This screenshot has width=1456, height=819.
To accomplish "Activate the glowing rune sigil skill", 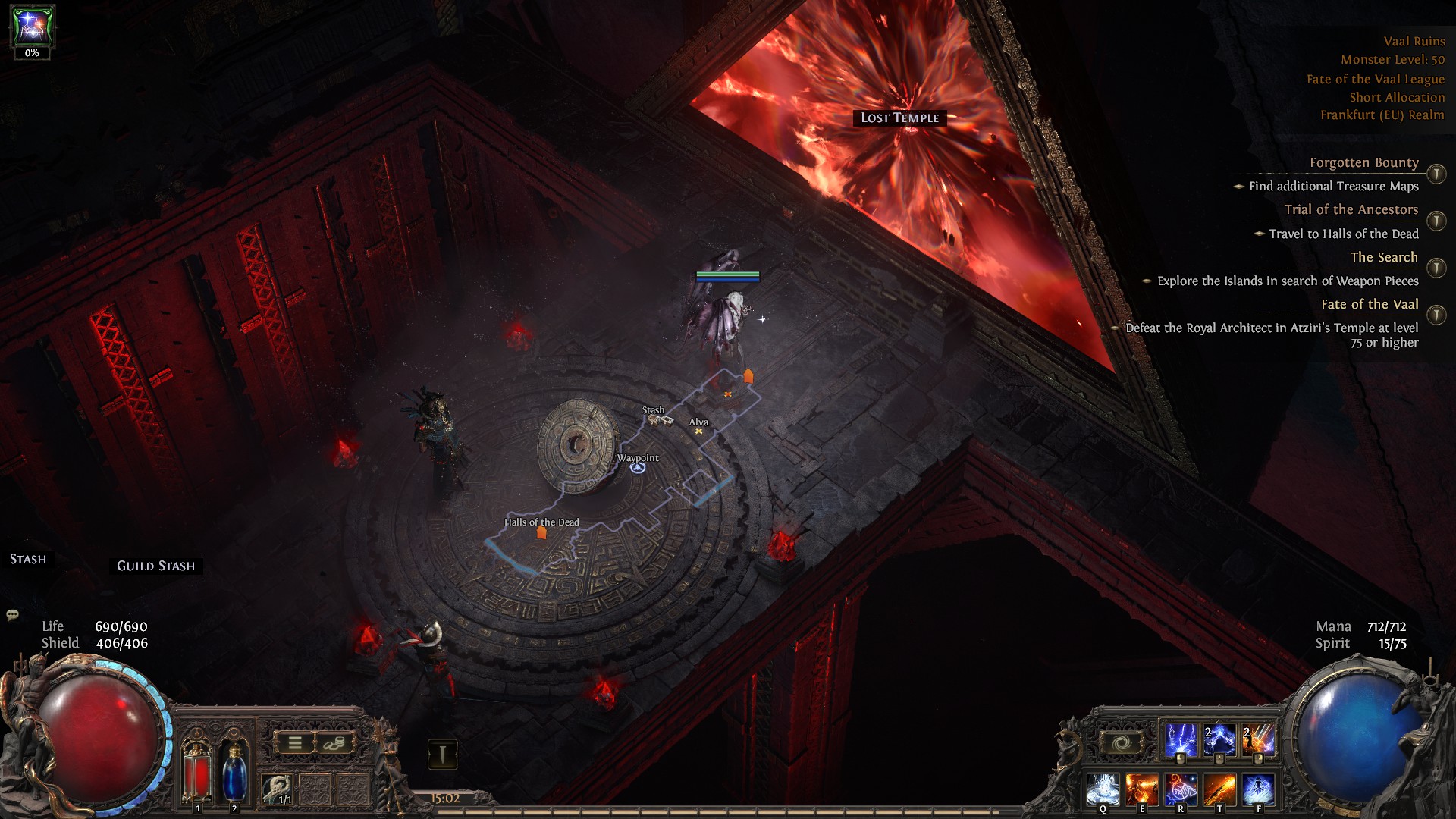I will 1180,789.
